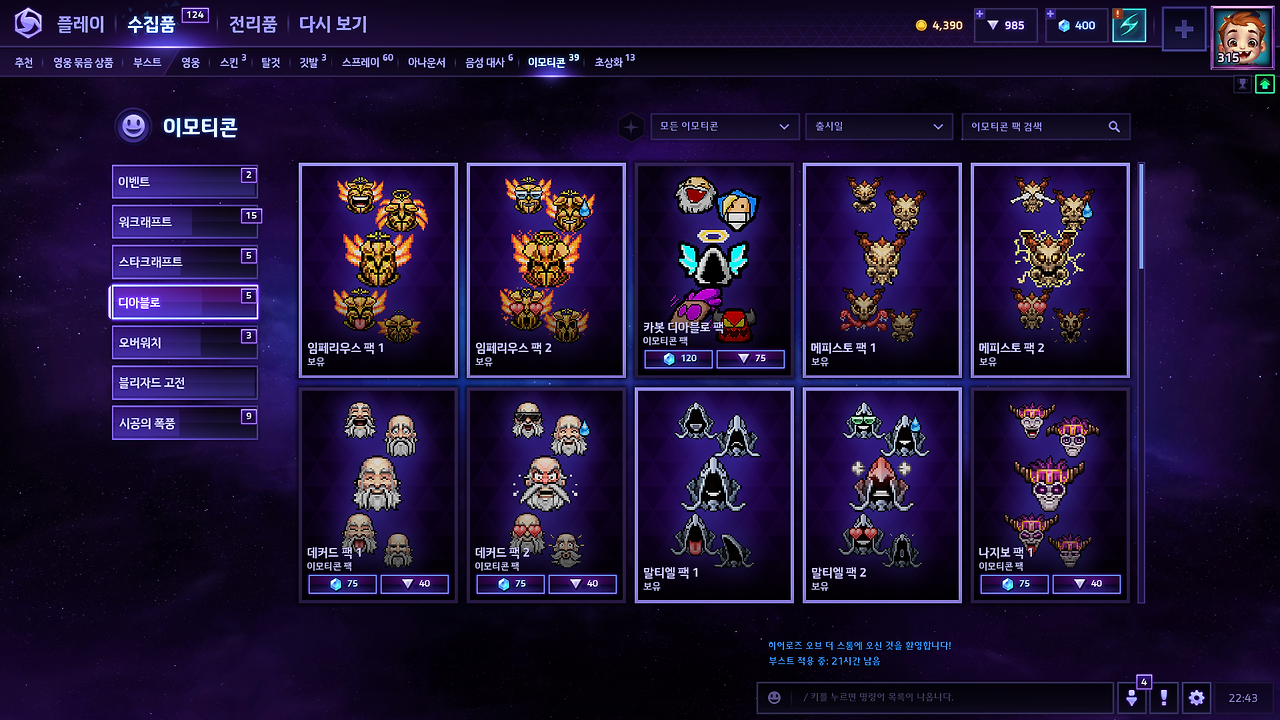
Task: Open the 전리품 menu item
Action: [x=252, y=24]
